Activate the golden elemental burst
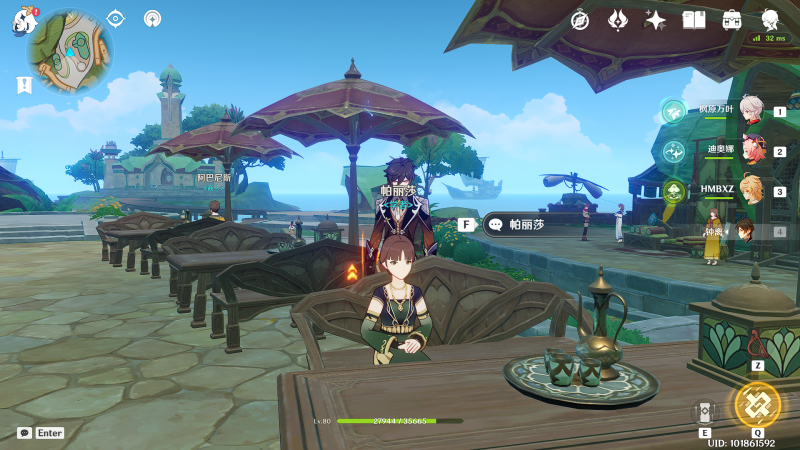 757,404
